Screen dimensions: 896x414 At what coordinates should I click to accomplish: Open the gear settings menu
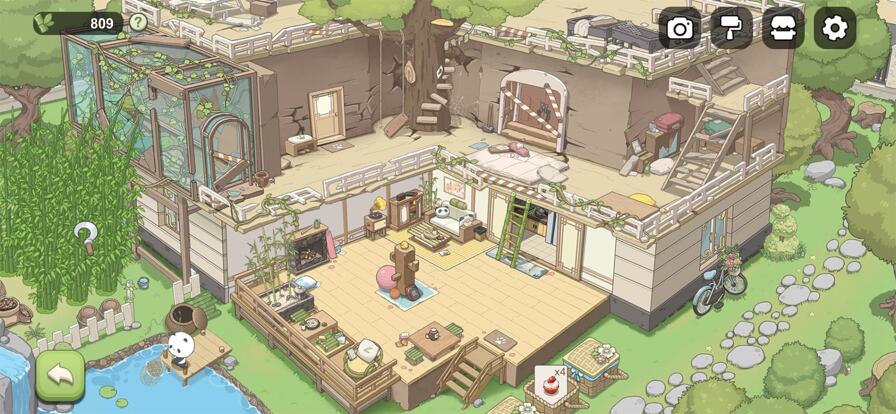click(x=835, y=28)
